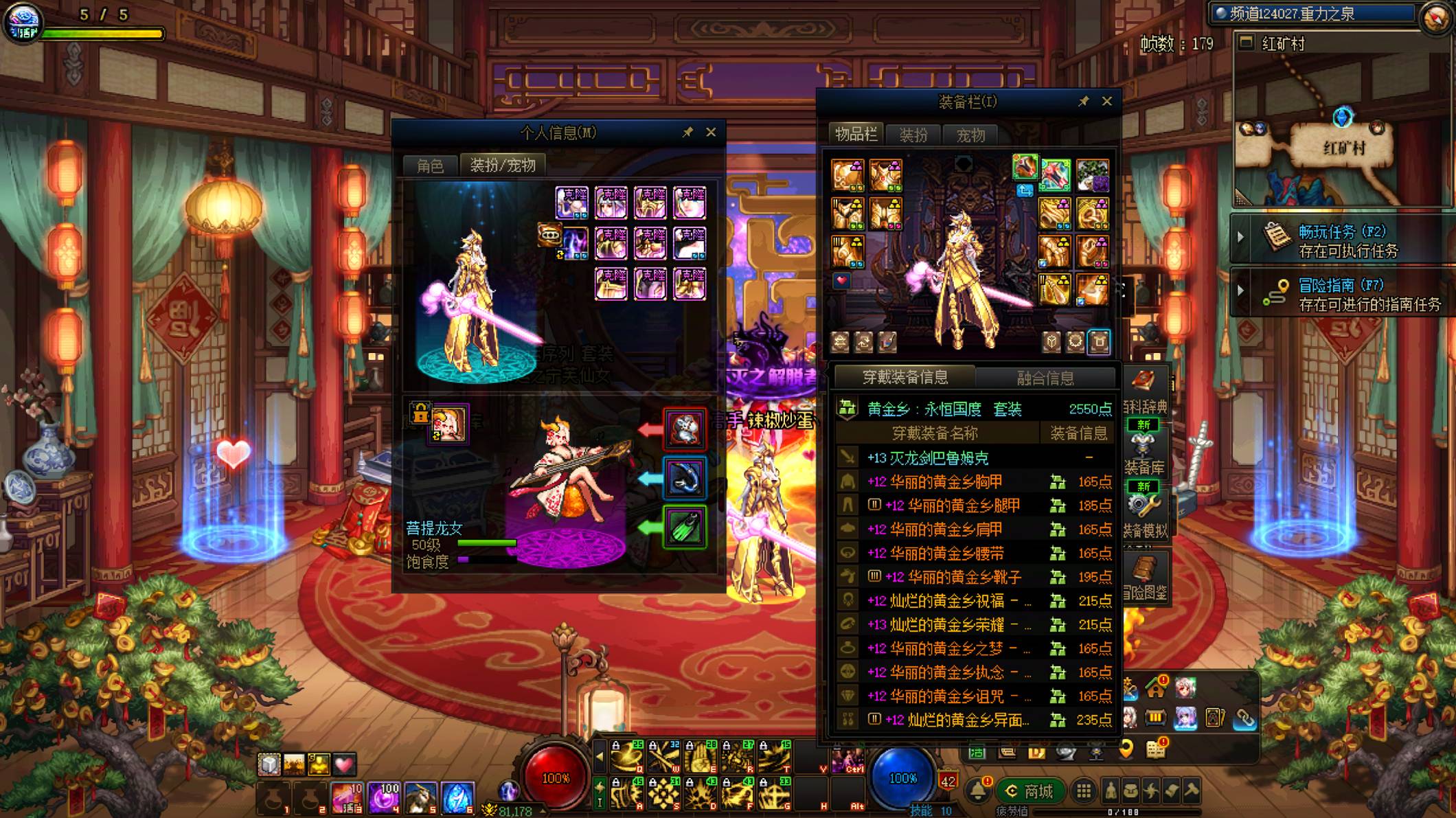
Task: Select the 装扮/宠物 tab
Action: [x=502, y=166]
